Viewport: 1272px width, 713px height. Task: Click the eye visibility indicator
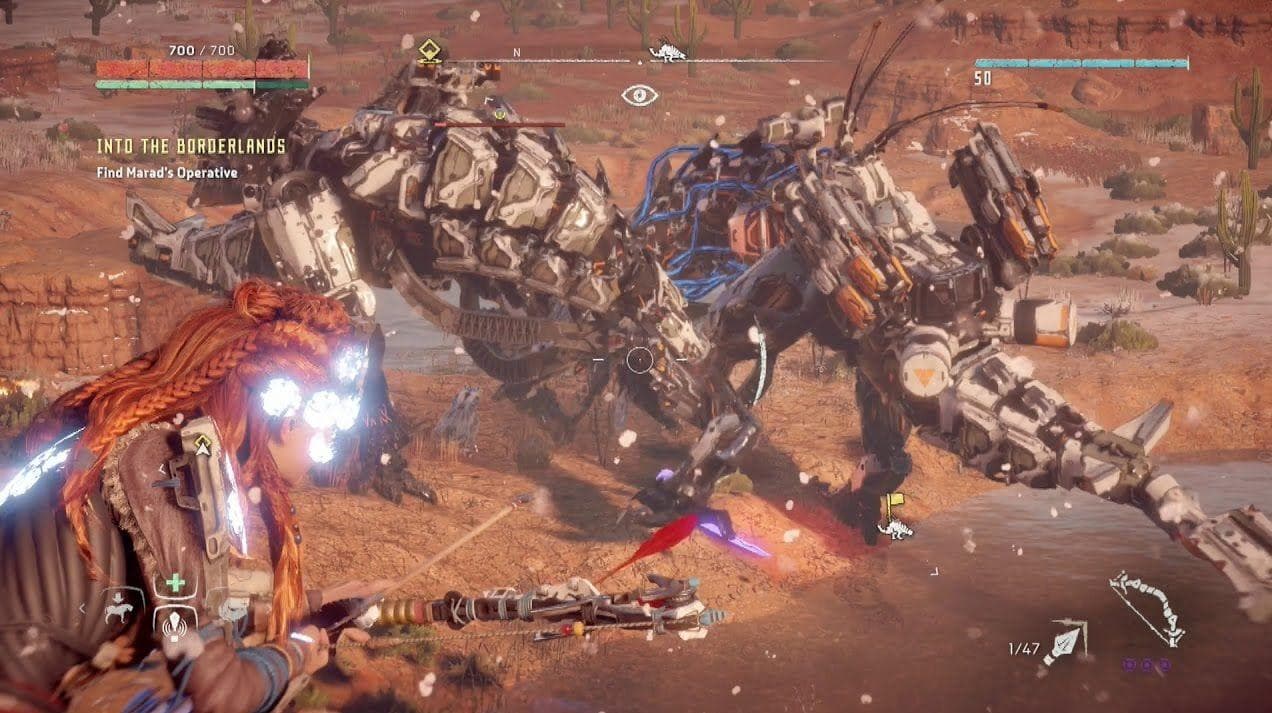click(640, 95)
